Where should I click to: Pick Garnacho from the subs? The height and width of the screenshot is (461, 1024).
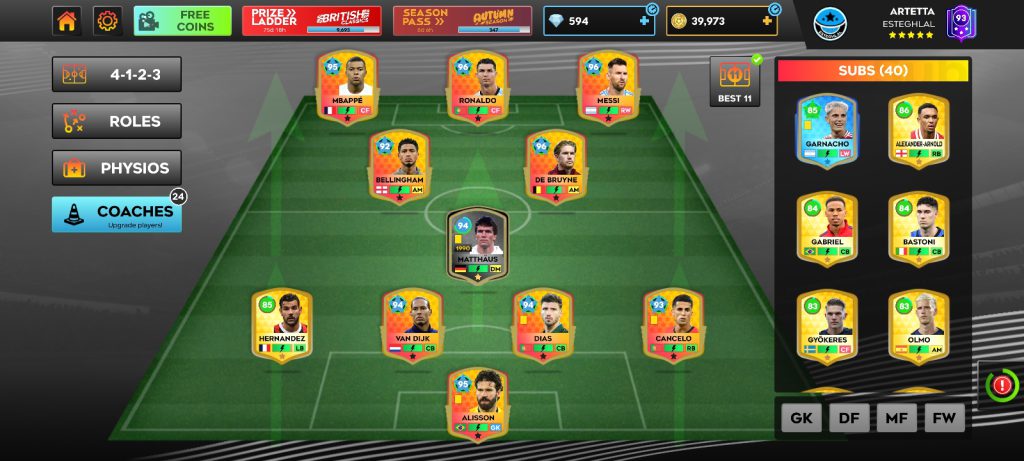coord(826,129)
